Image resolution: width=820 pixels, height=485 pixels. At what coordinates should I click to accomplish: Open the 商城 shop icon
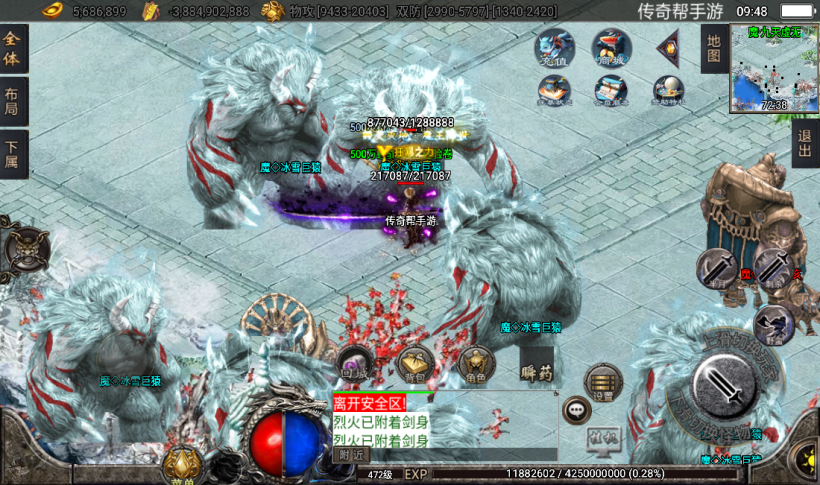611,49
